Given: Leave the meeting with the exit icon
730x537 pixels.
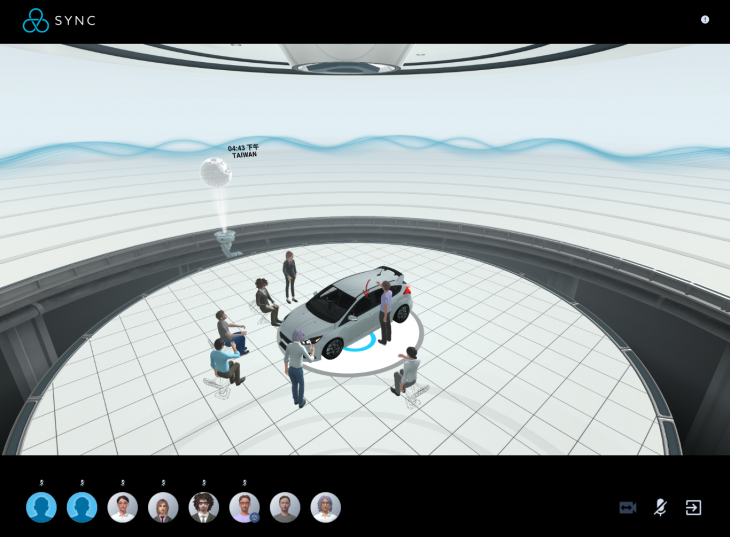Looking at the screenshot, I should click(693, 508).
